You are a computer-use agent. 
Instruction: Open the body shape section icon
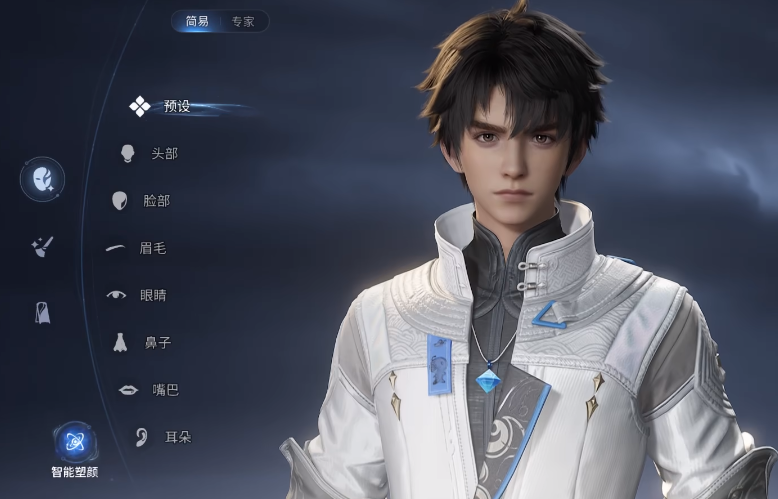coord(43,312)
